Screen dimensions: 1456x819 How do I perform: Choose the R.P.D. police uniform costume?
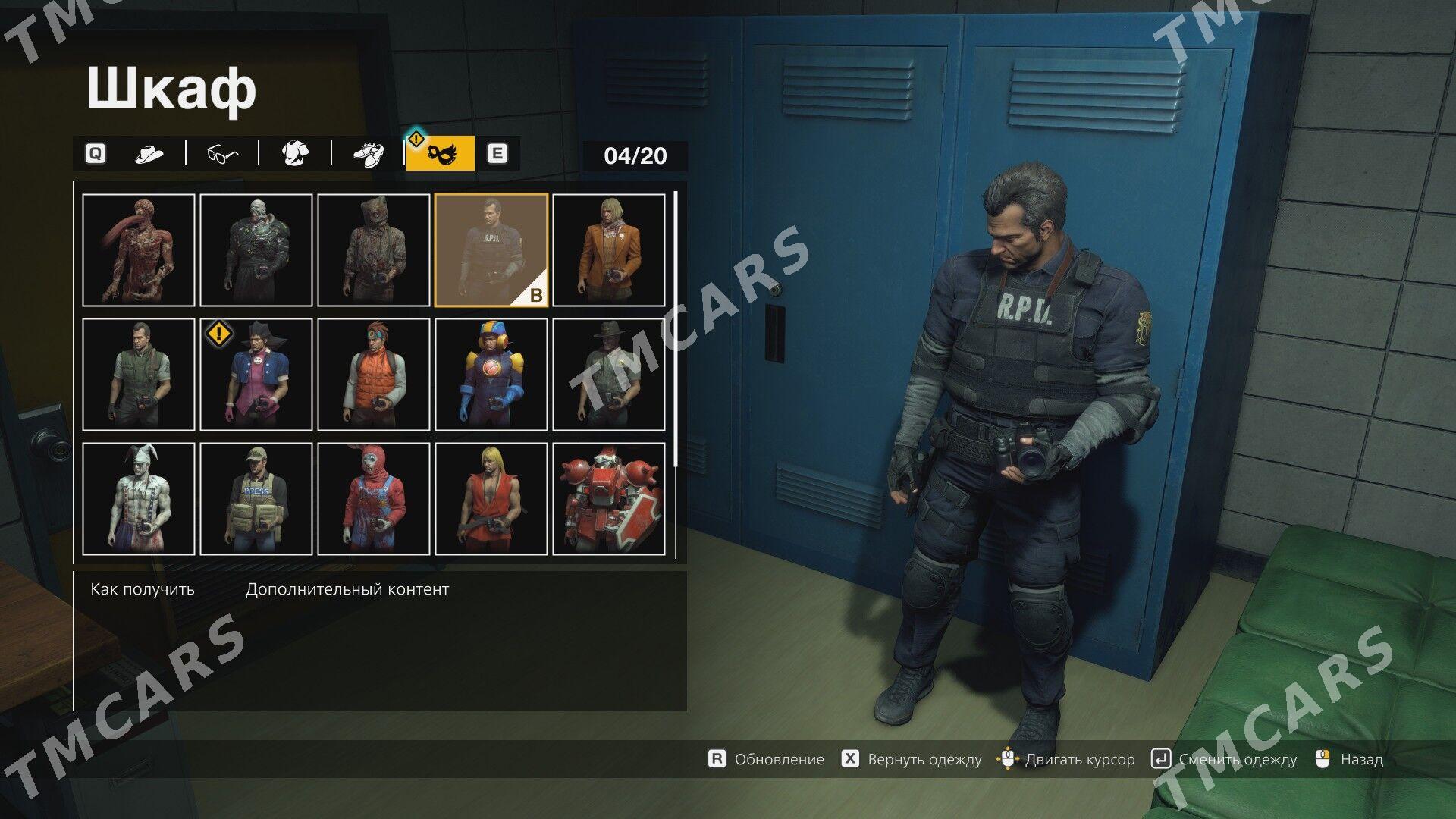(491, 250)
